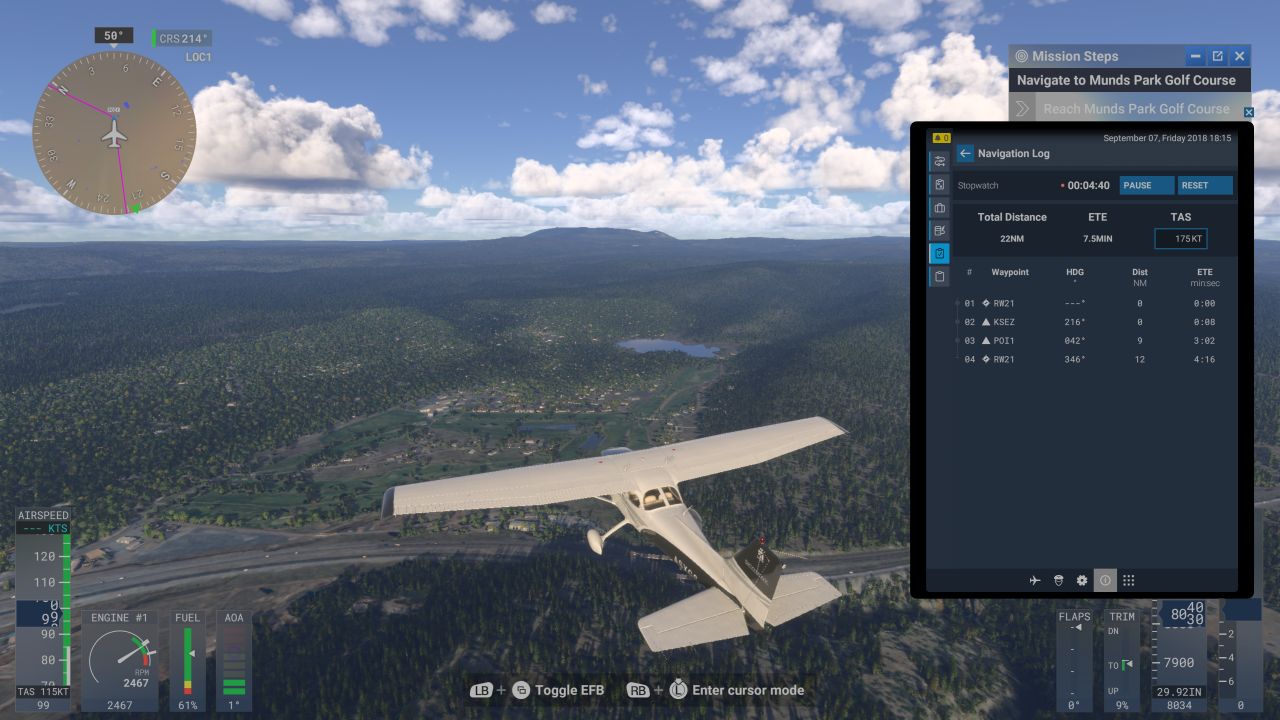Open the EFB app grid
Image resolution: width=1280 pixels, height=720 pixels.
tap(1128, 580)
